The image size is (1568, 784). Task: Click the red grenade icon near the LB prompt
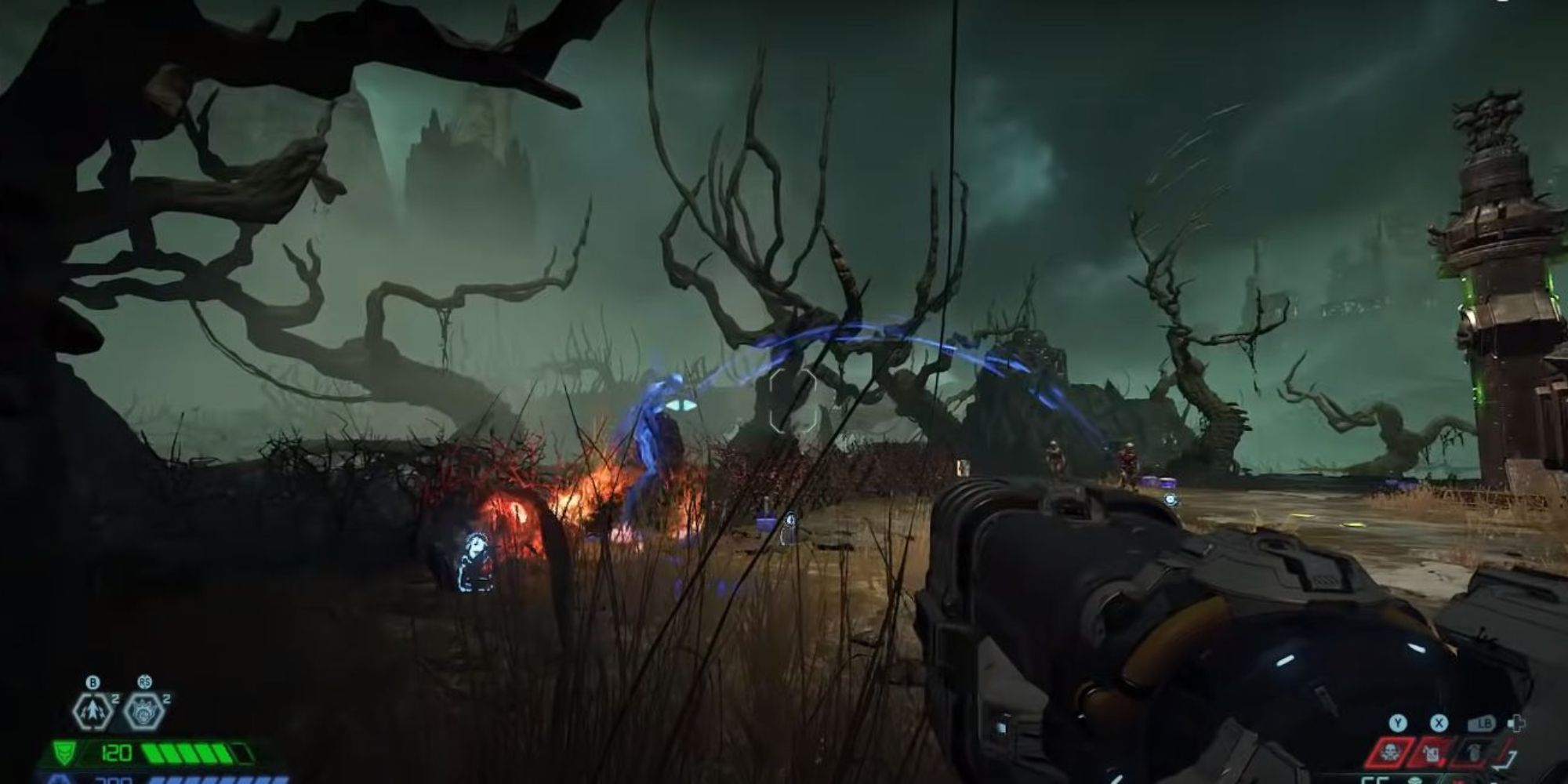pyautogui.click(x=1474, y=752)
